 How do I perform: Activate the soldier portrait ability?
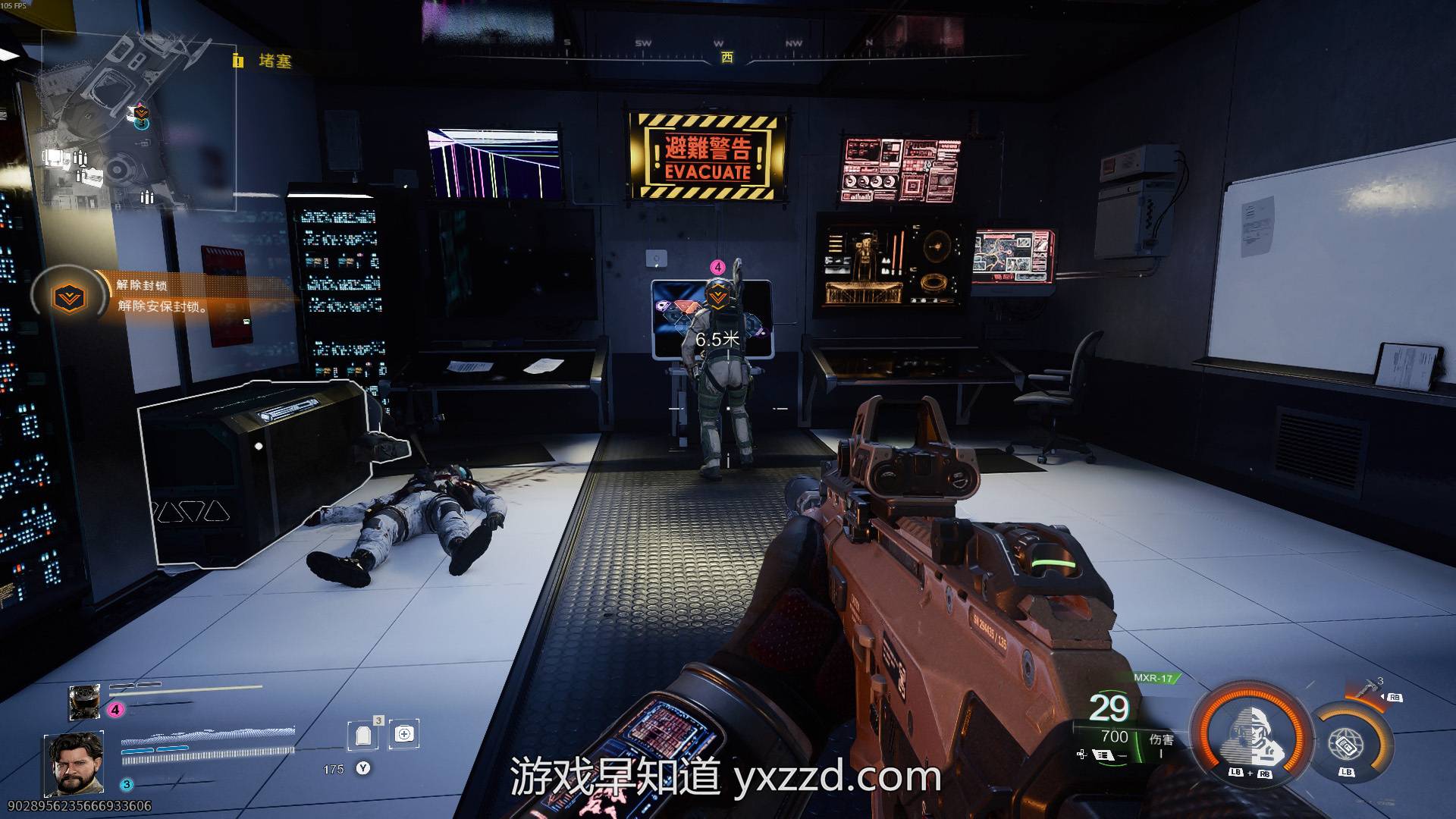point(1252,733)
